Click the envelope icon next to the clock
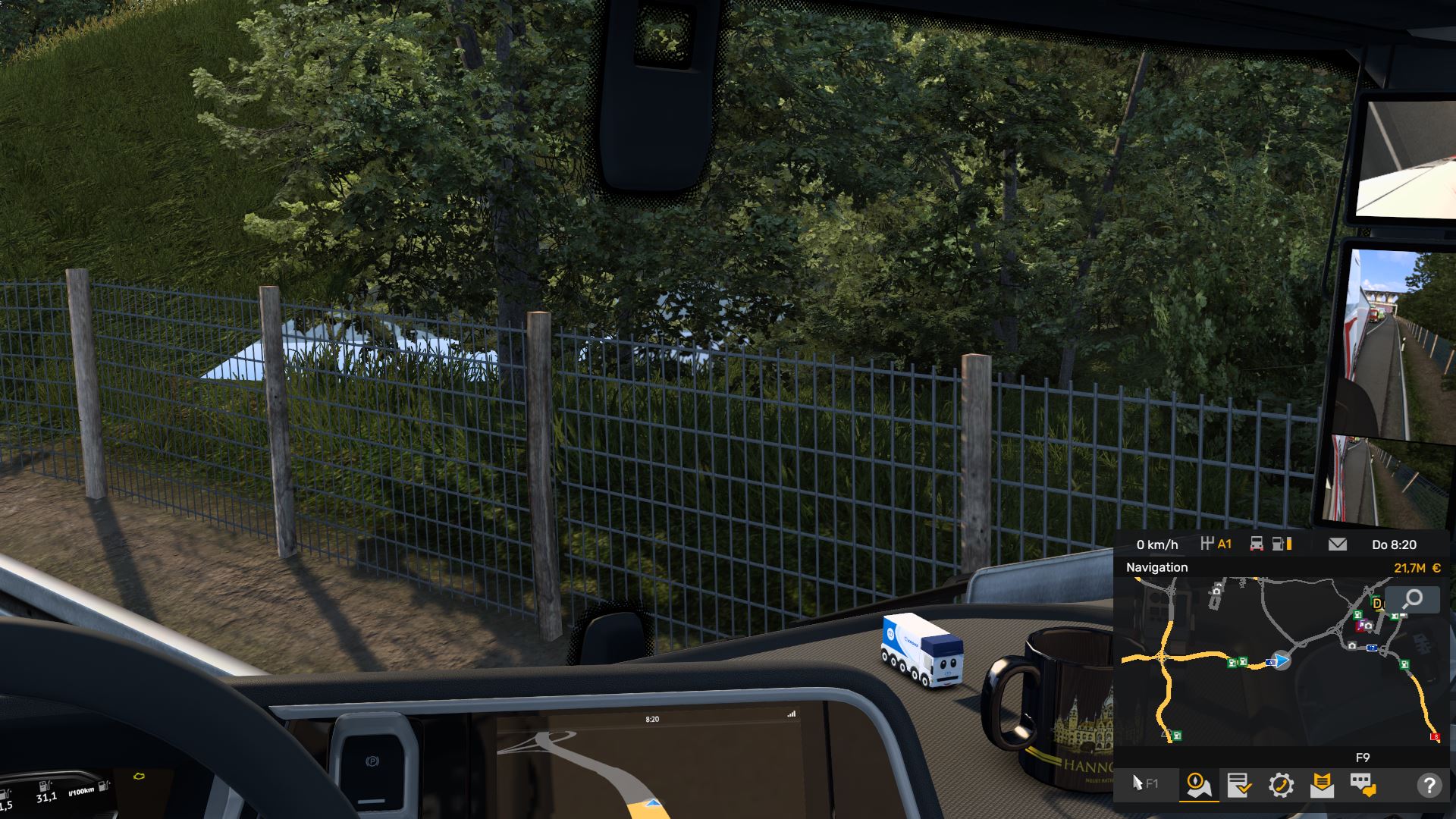 point(1338,544)
